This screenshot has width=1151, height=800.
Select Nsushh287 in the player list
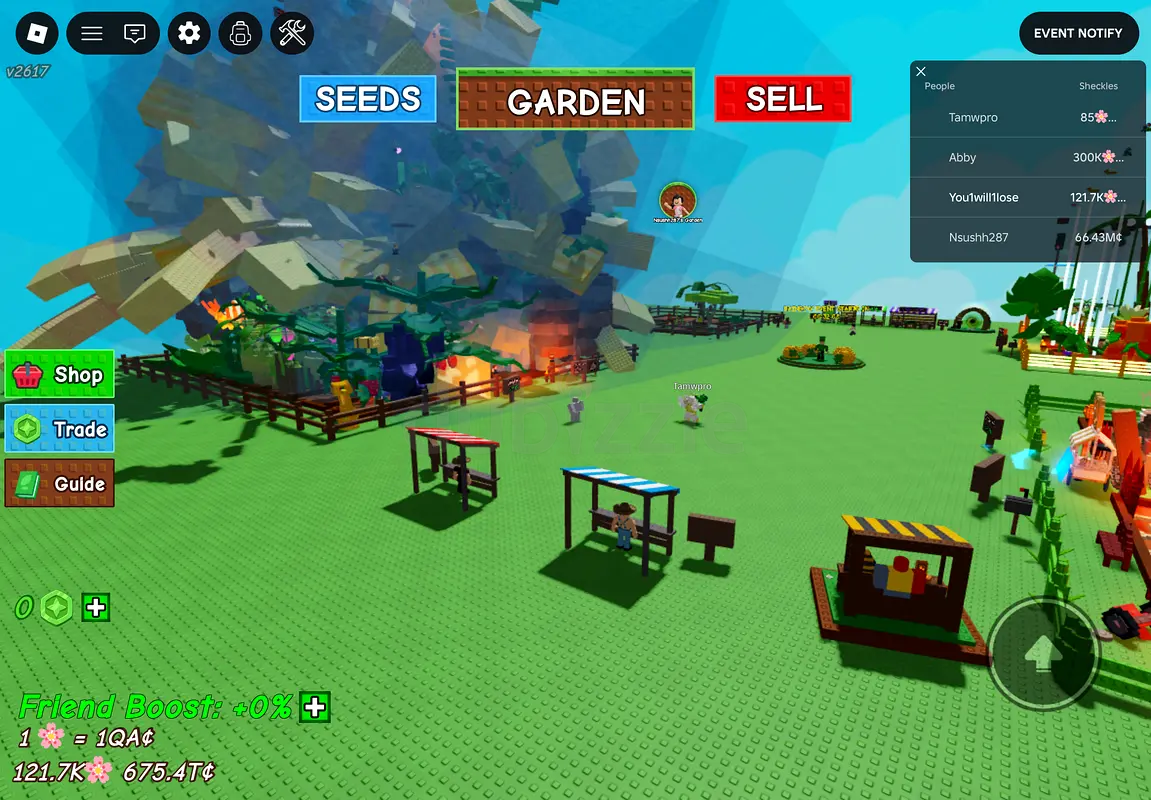pos(978,238)
